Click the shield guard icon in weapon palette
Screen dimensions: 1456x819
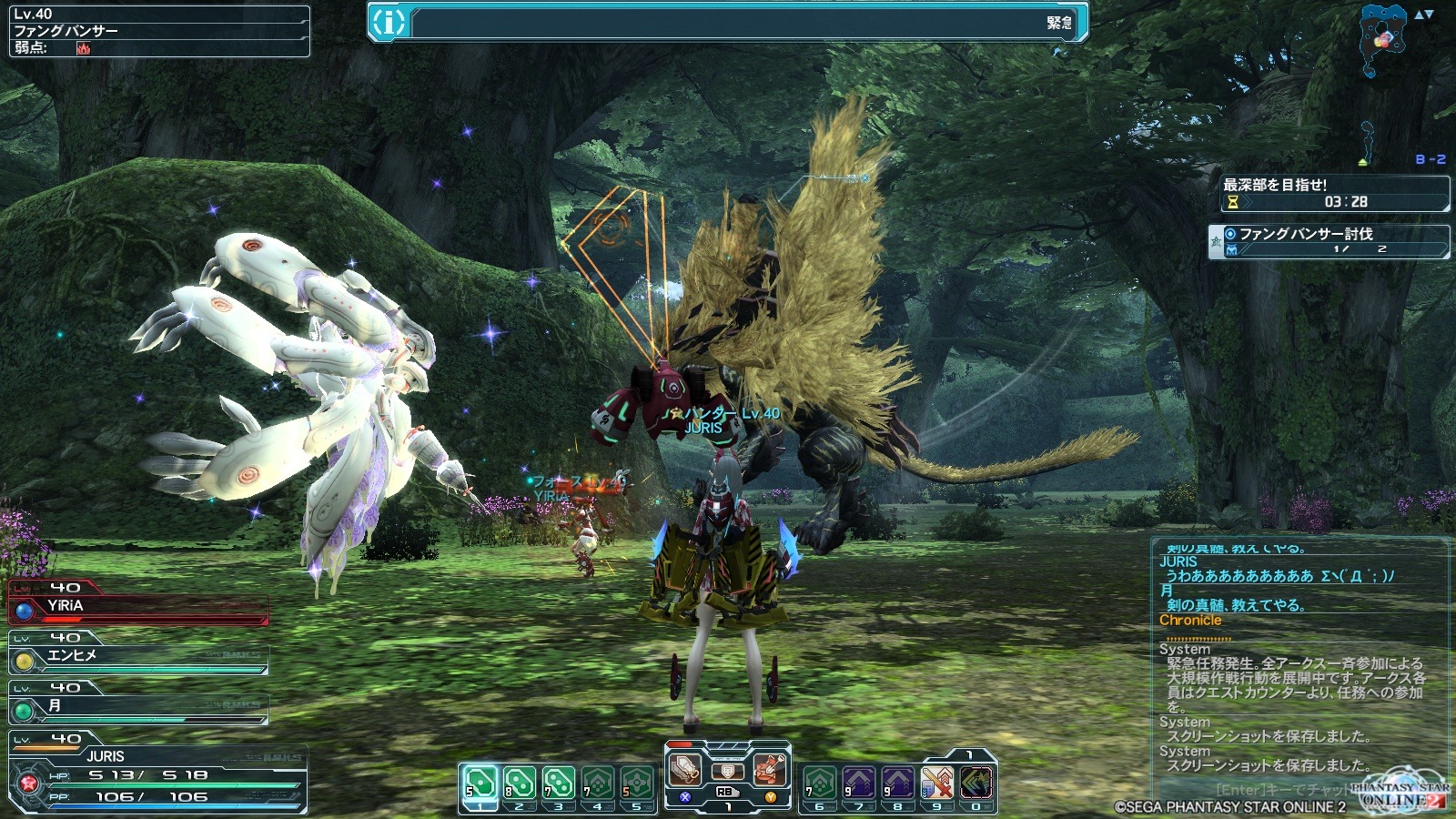pos(727,772)
